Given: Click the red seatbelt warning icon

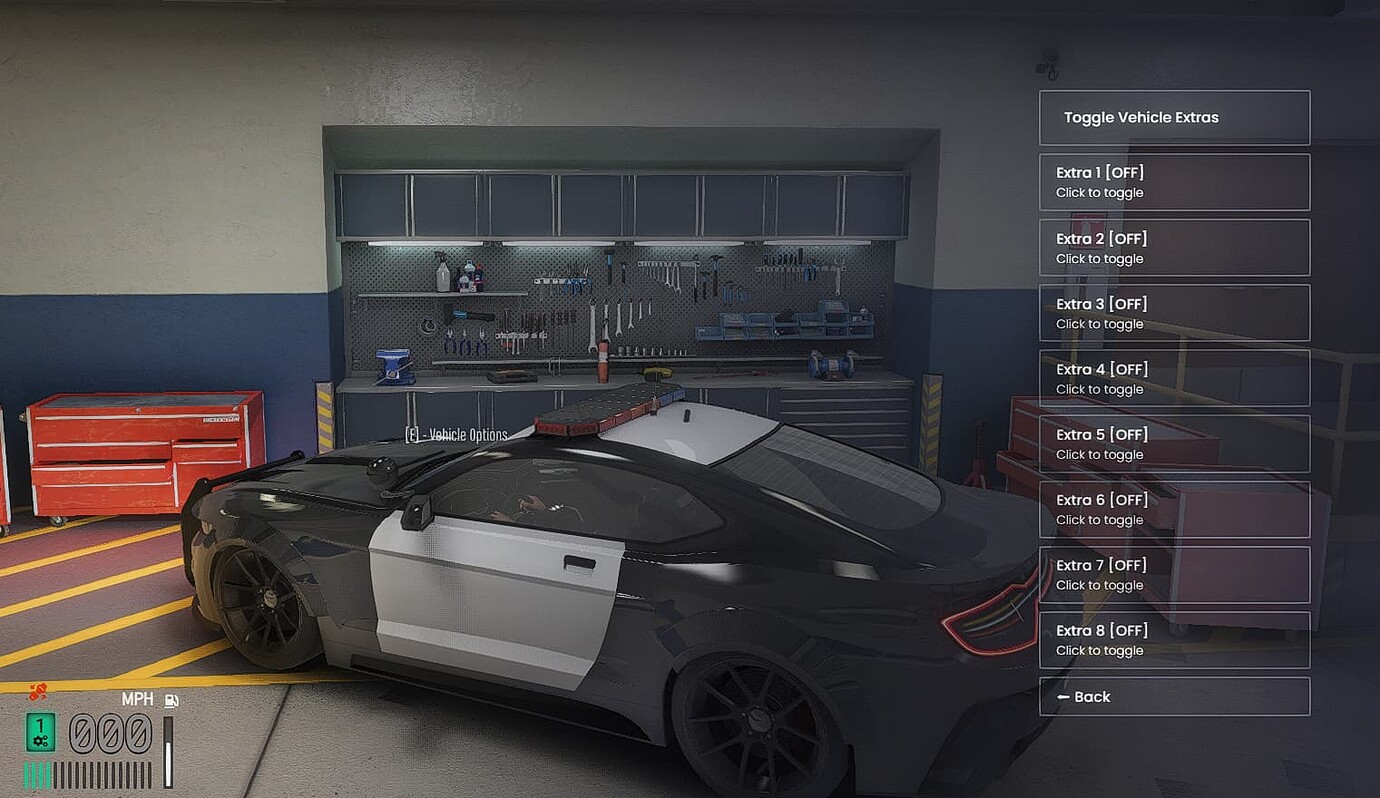Looking at the screenshot, I should pyautogui.click(x=37, y=691).
